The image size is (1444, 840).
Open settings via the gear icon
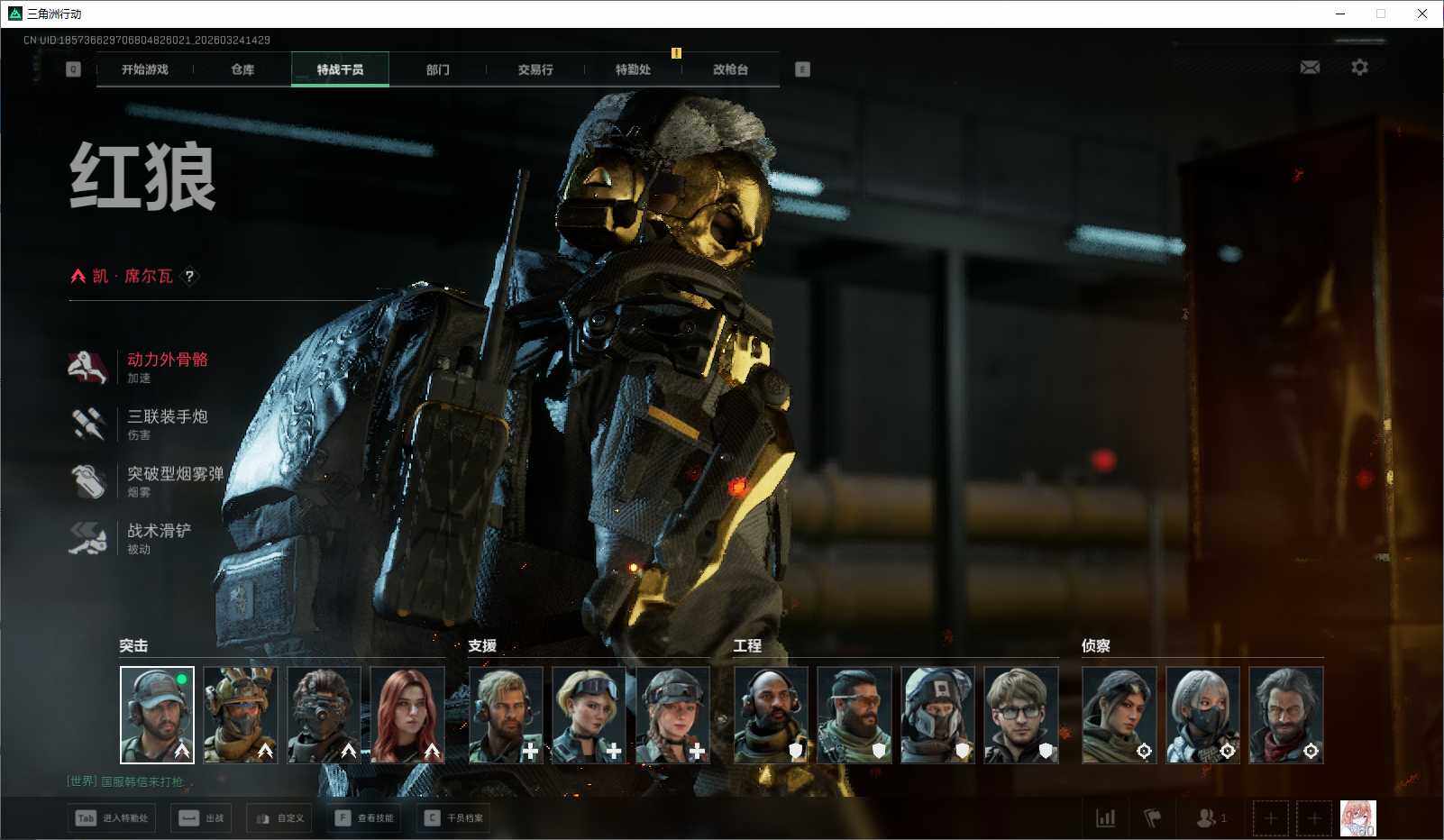click(1359, 68)
